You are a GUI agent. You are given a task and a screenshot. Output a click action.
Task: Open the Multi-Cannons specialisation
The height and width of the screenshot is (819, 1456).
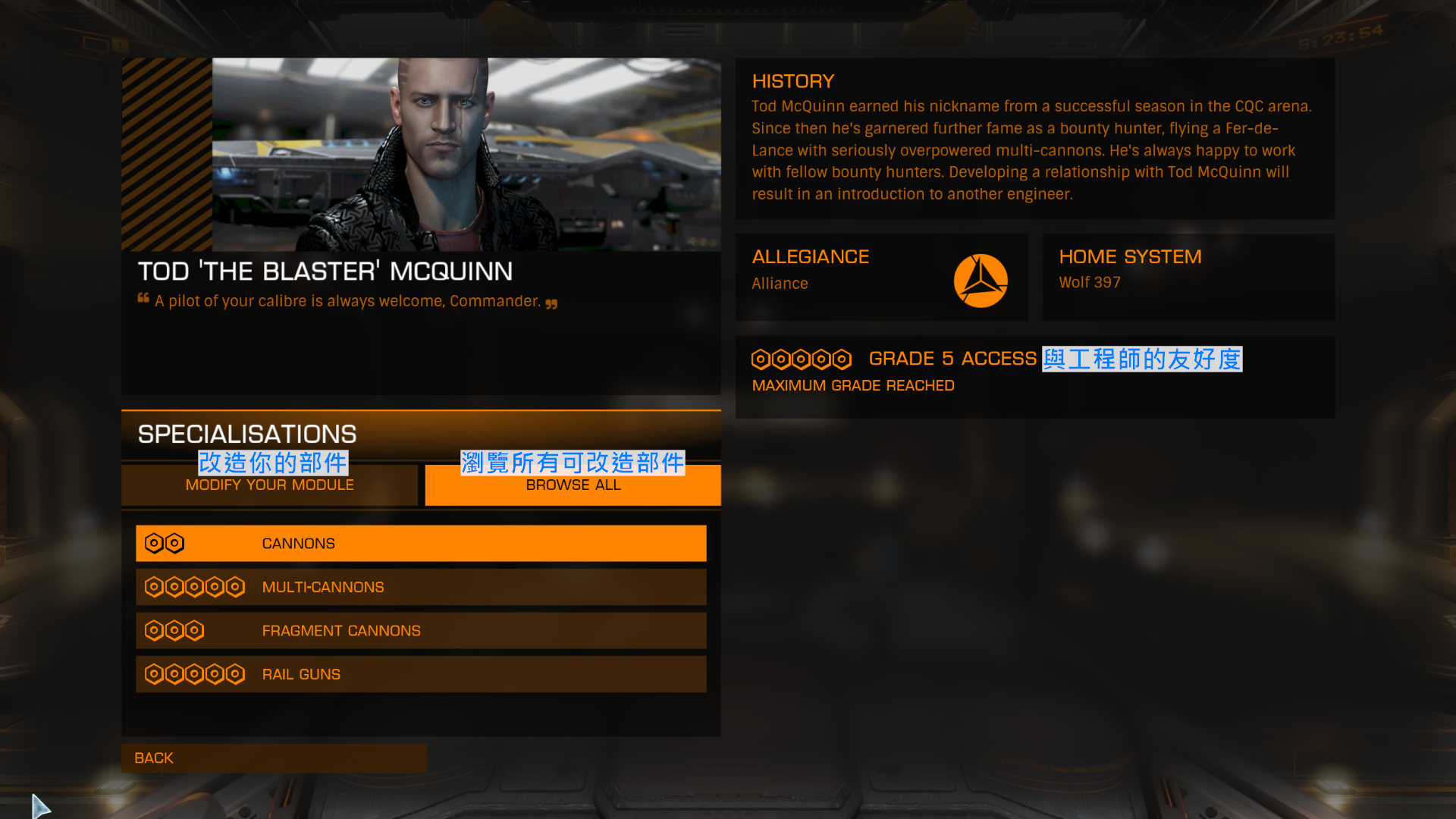(x=421, y=587)
